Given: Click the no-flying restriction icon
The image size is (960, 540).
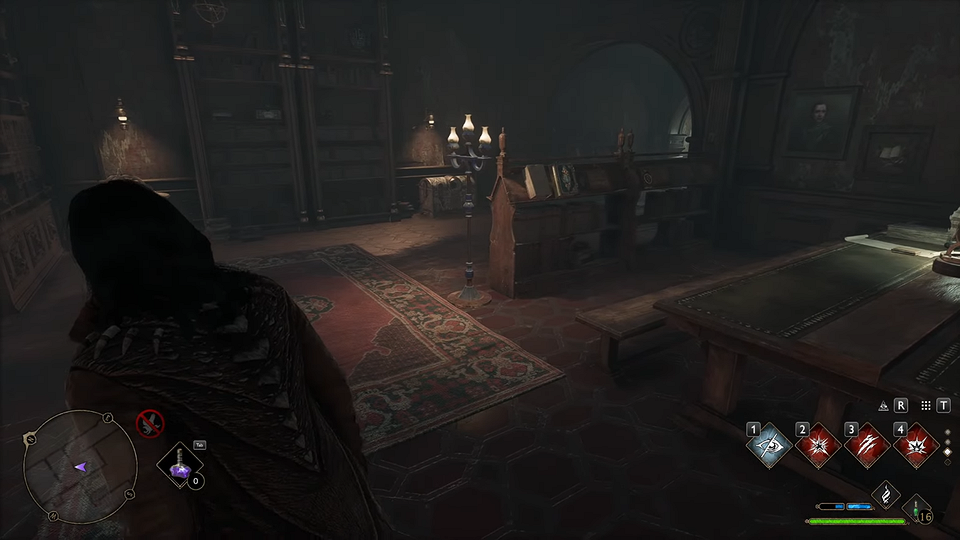Looking at the screenshot, I should coord(149,424).
